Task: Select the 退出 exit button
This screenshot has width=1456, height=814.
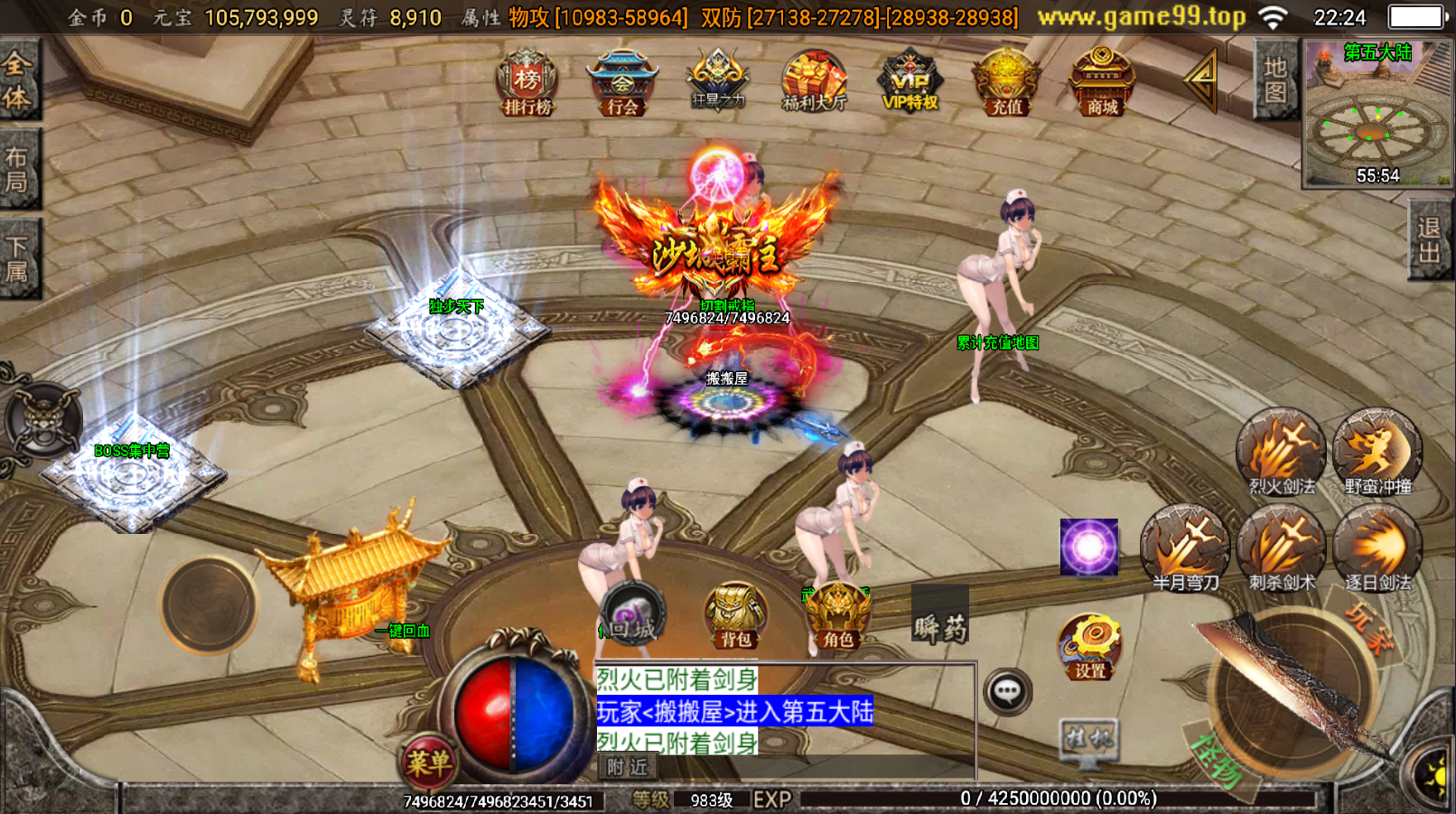Action: click(x=1429, y=240)
